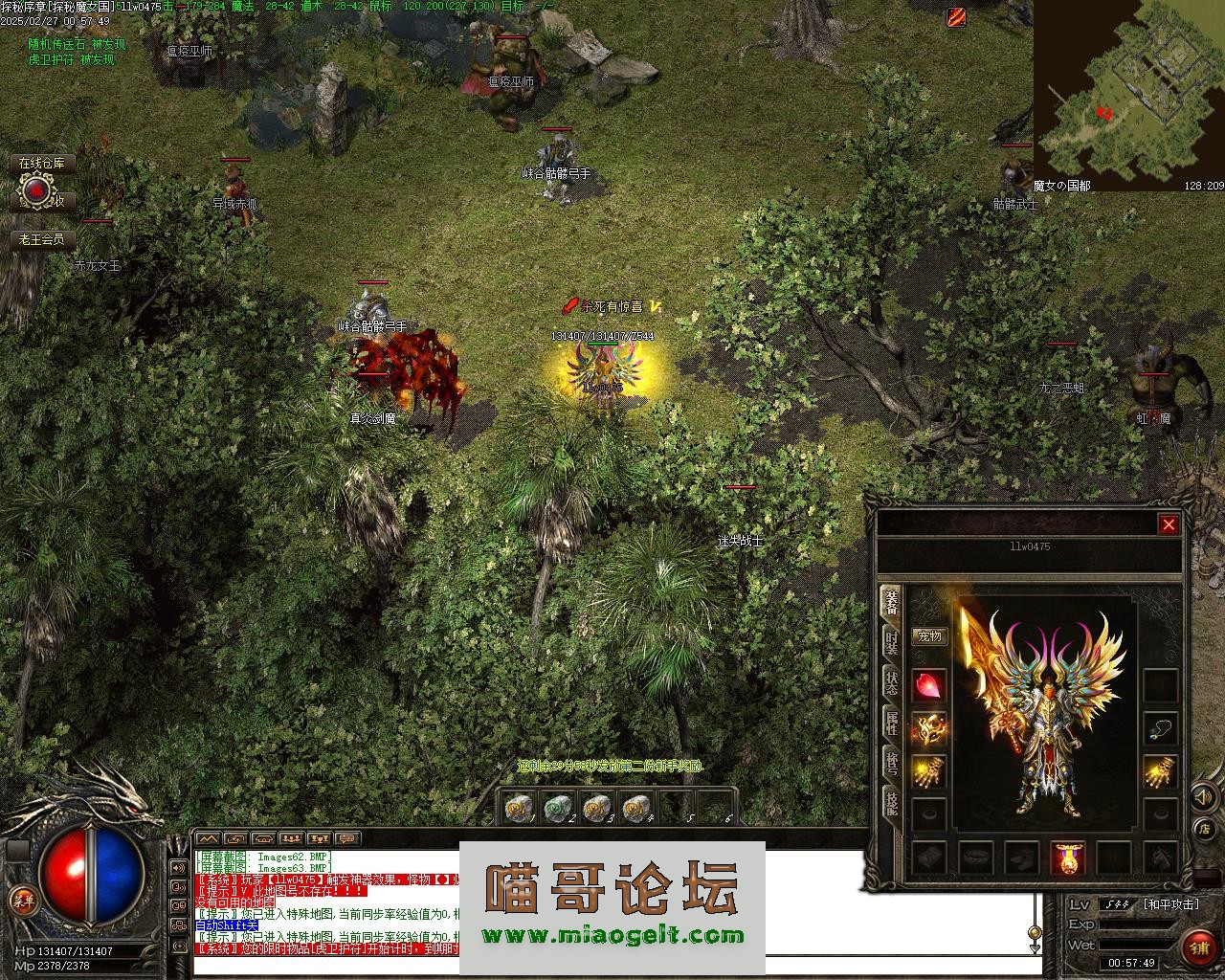
Task: Open the 在线仓库 online warehouse
Action: tap(42, 164)
